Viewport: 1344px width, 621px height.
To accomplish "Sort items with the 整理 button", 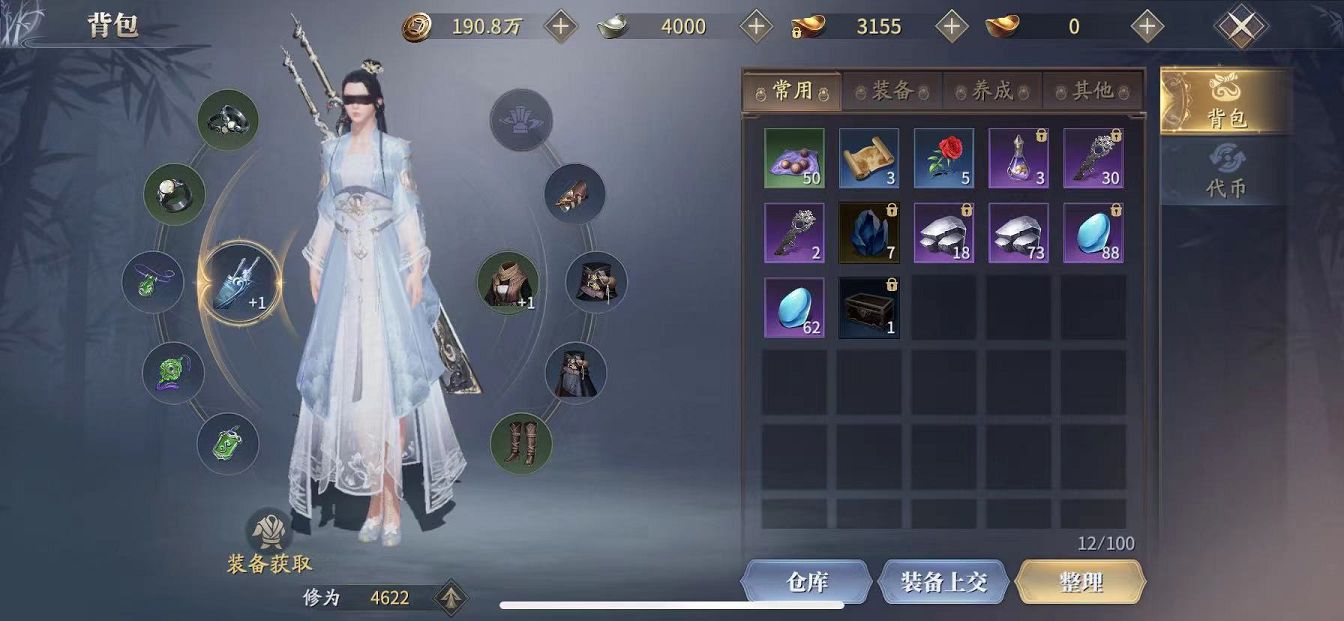I will coord(1080,581).
